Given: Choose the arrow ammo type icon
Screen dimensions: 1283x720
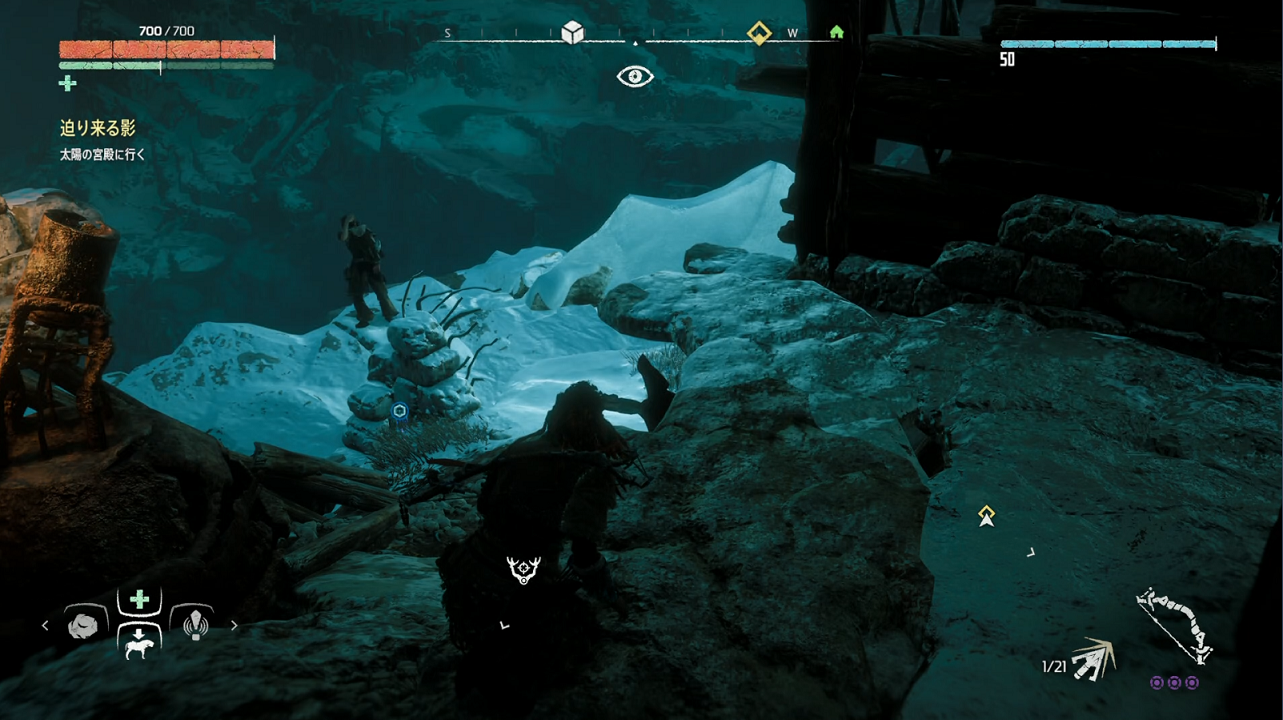Looking at the screenshot, I should [1092, 660].
